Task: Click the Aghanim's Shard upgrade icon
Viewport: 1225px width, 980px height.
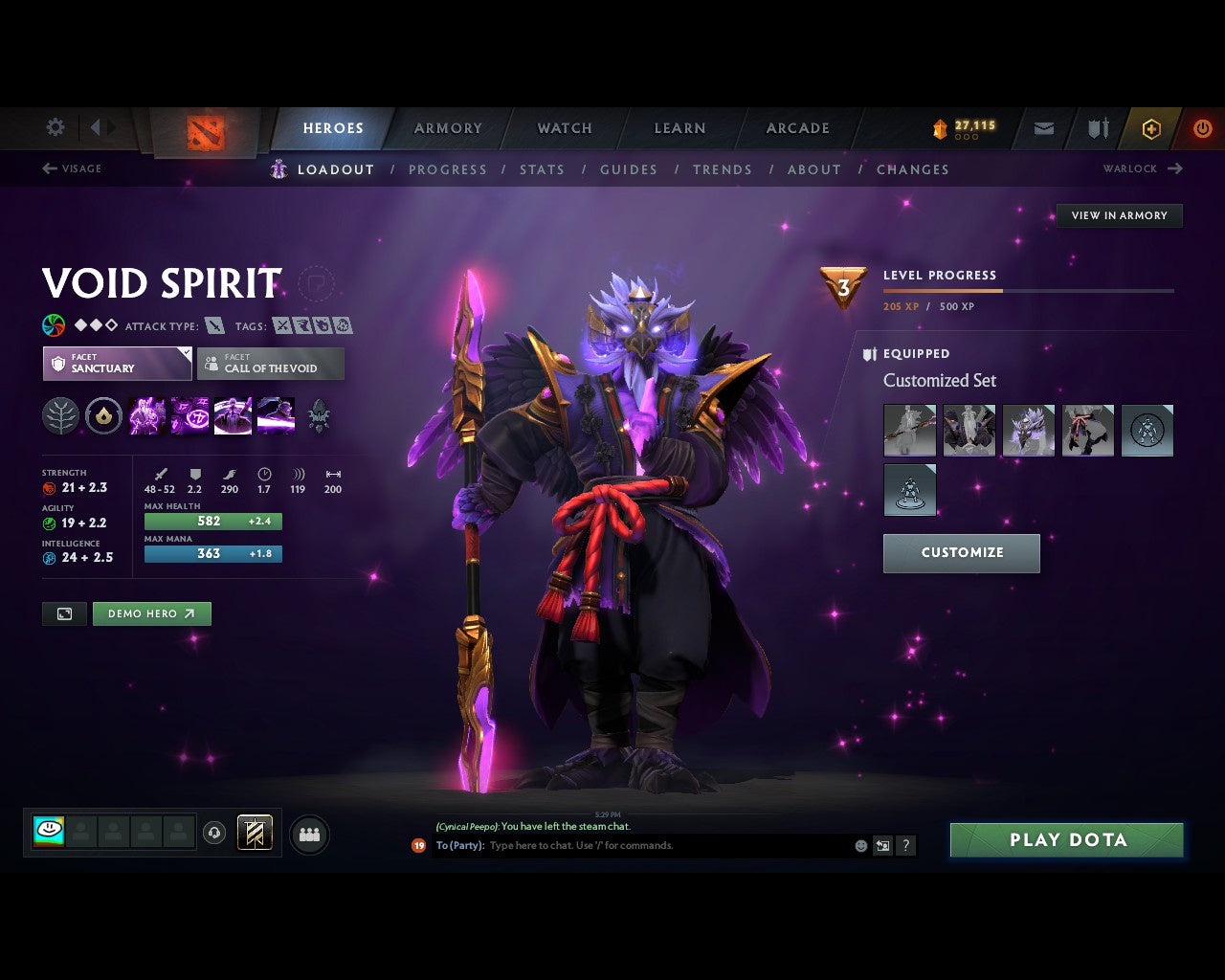Action: click(x=103, y=415)
